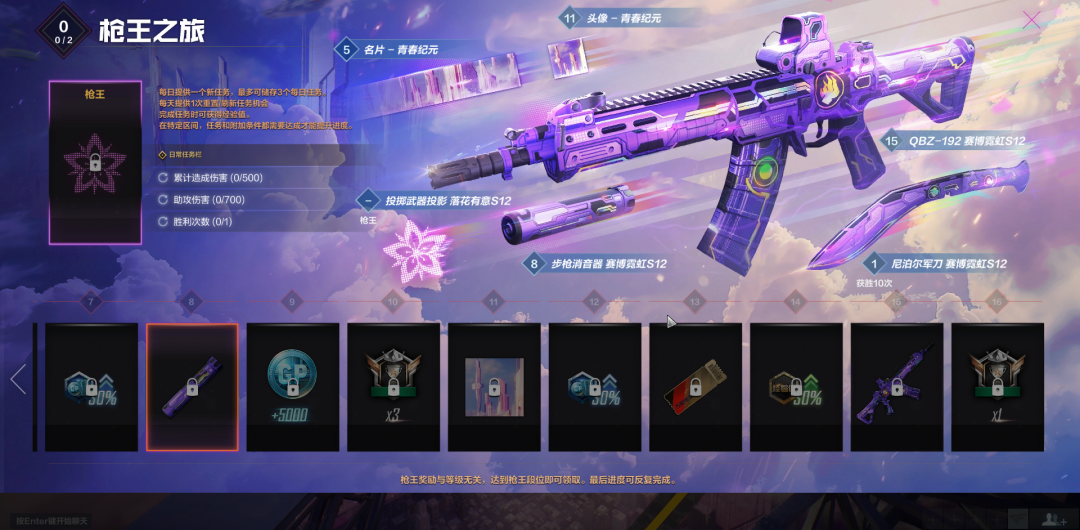Choose the locked medal x1 reward tile
Screen dimensions: 1080x530
997,386
